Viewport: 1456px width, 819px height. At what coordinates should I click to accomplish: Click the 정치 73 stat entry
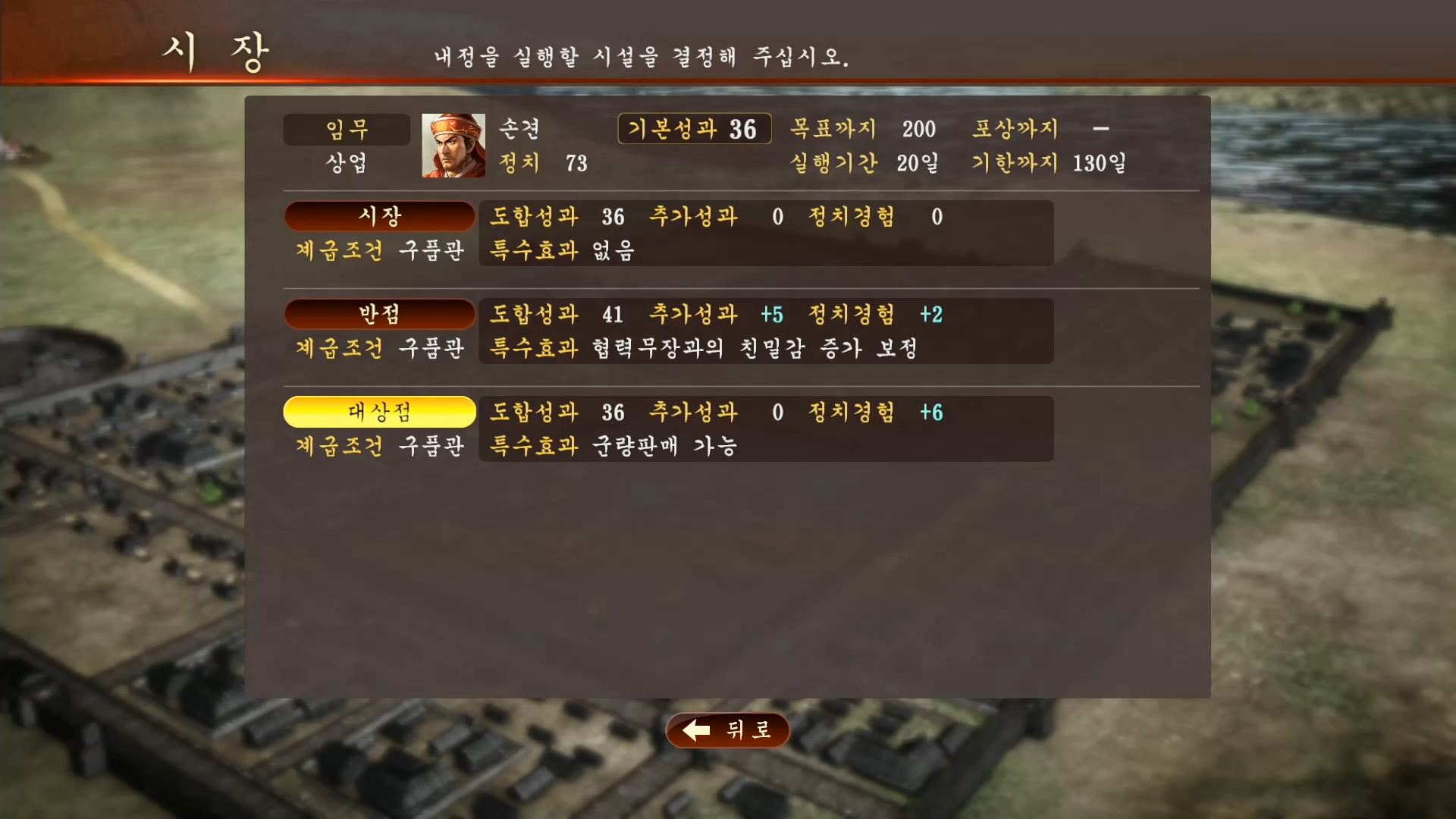(x=544, y=164)
